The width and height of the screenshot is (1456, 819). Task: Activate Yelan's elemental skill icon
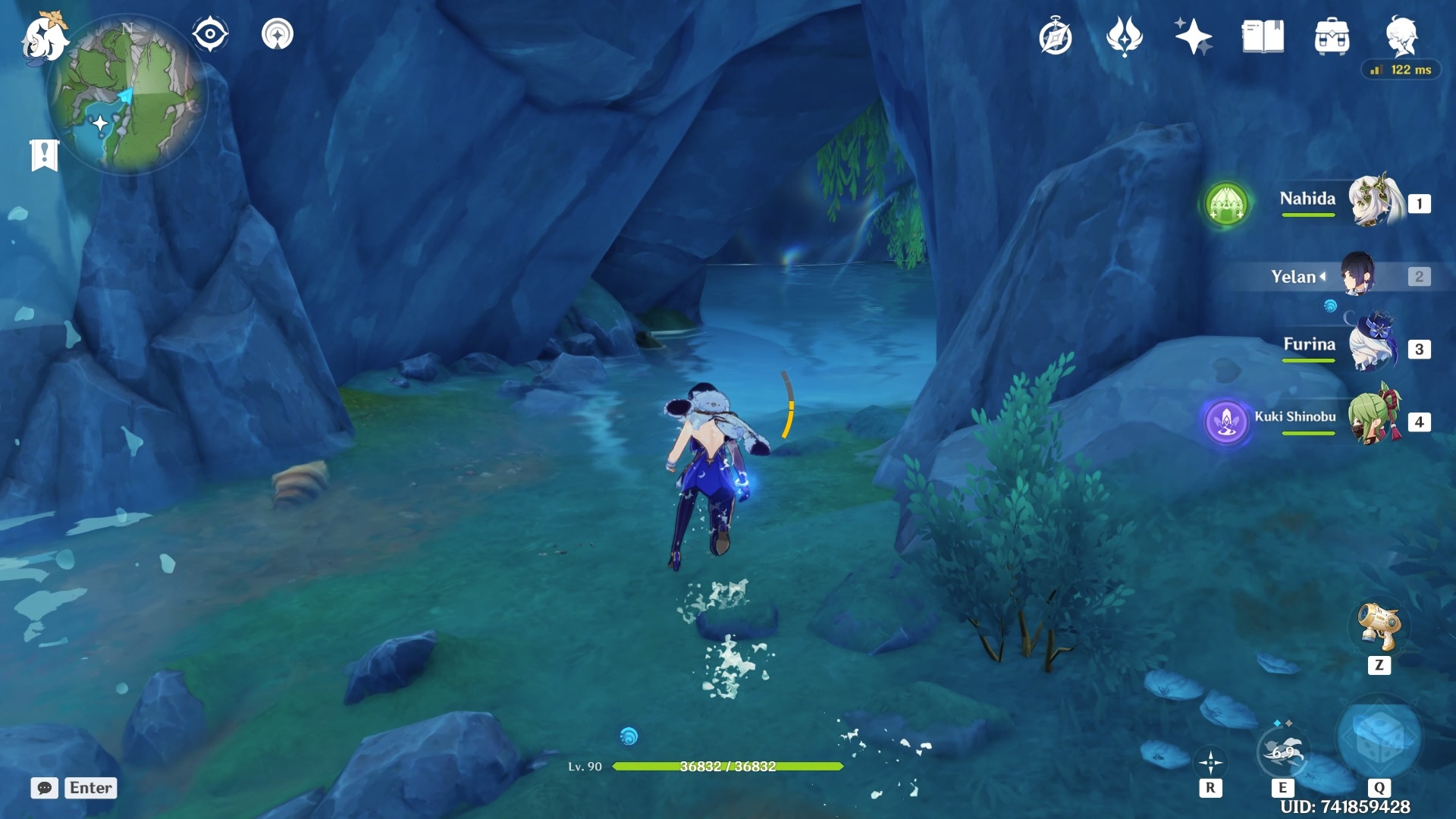coord(1282,751)
